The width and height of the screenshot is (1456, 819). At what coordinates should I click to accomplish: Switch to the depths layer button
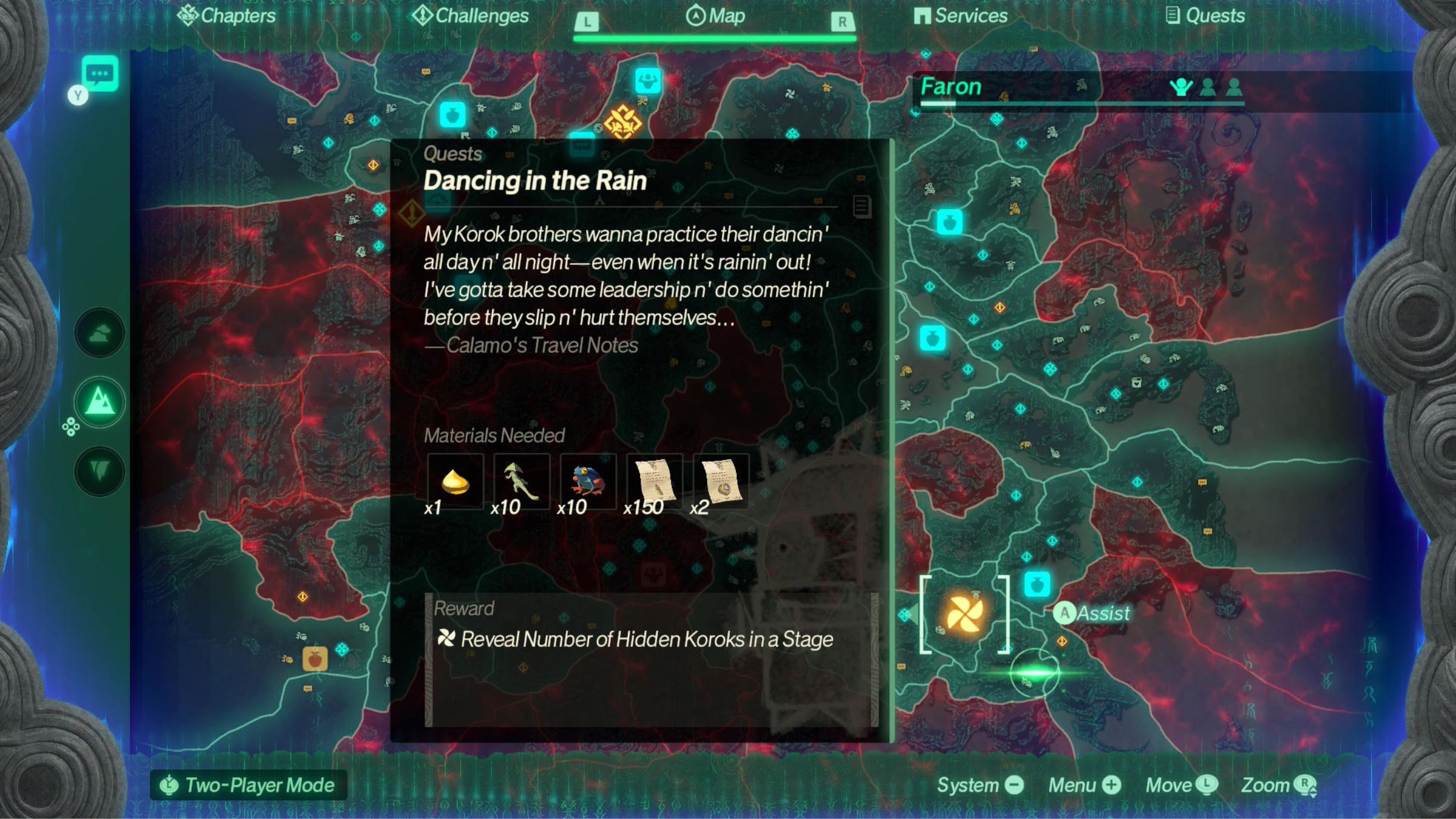tap(99, 470)
